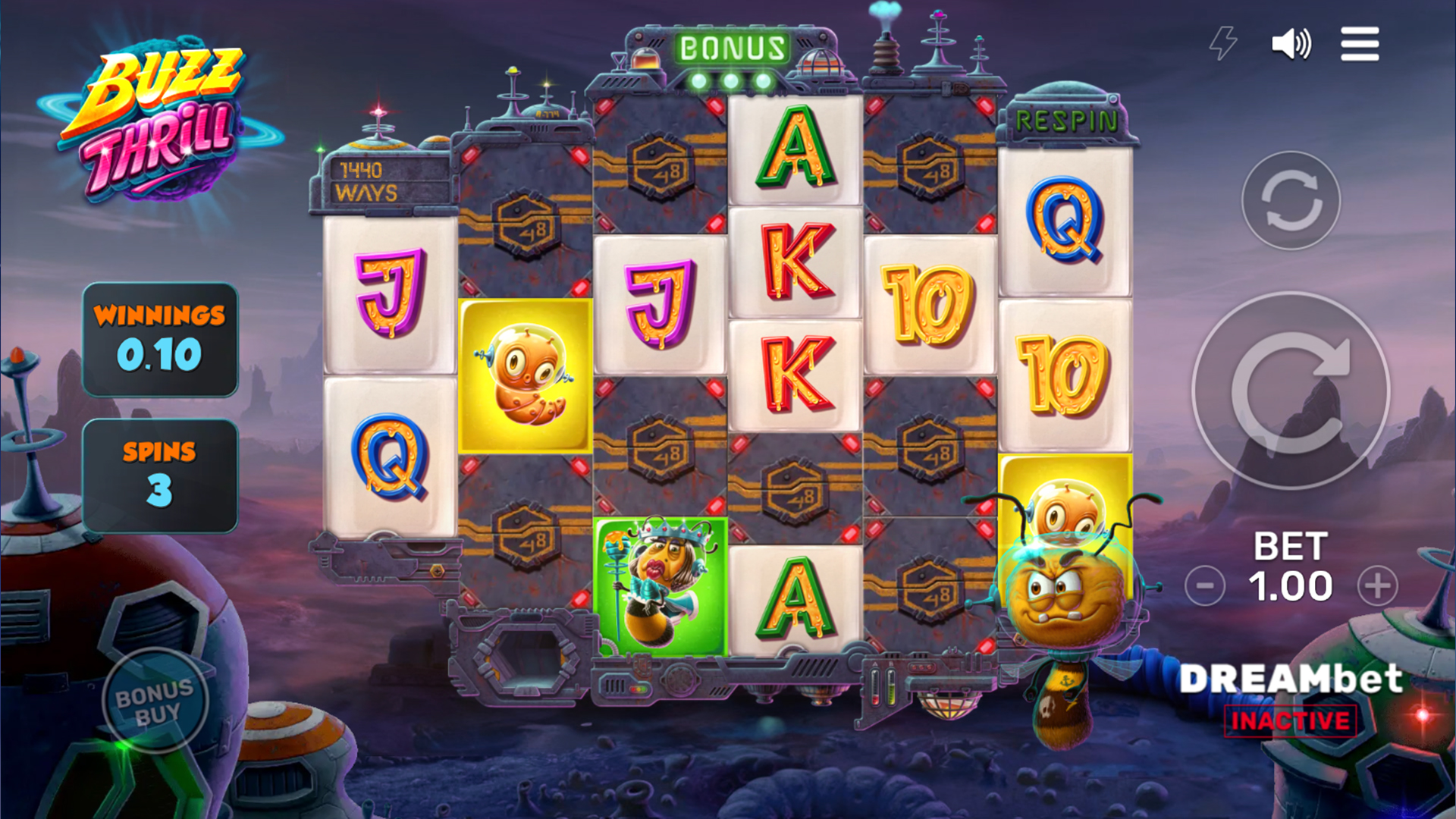Image resolution: width=1456 pixels, height=819 pixels.
Task: Open the autoplay spin options
Action: 1291,200
